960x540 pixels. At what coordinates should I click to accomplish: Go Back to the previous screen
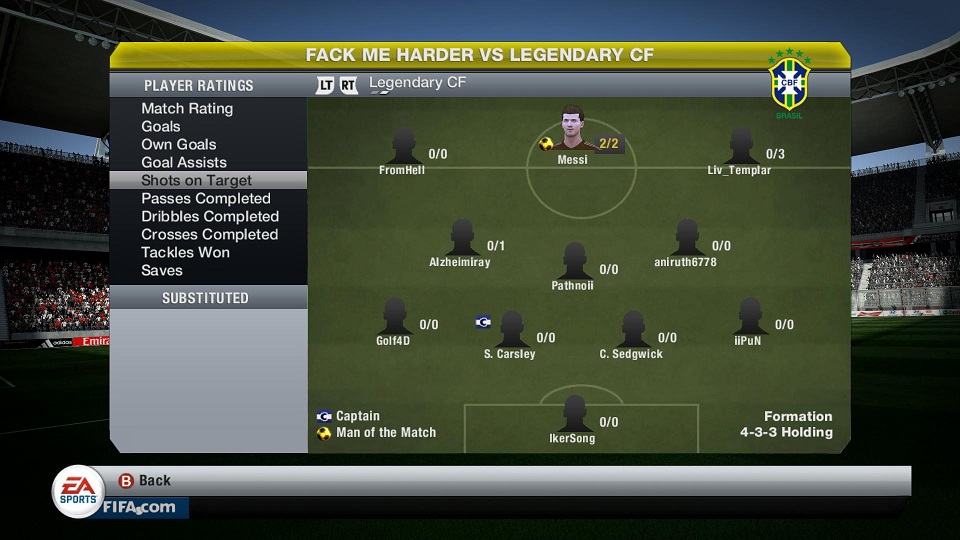144,480
